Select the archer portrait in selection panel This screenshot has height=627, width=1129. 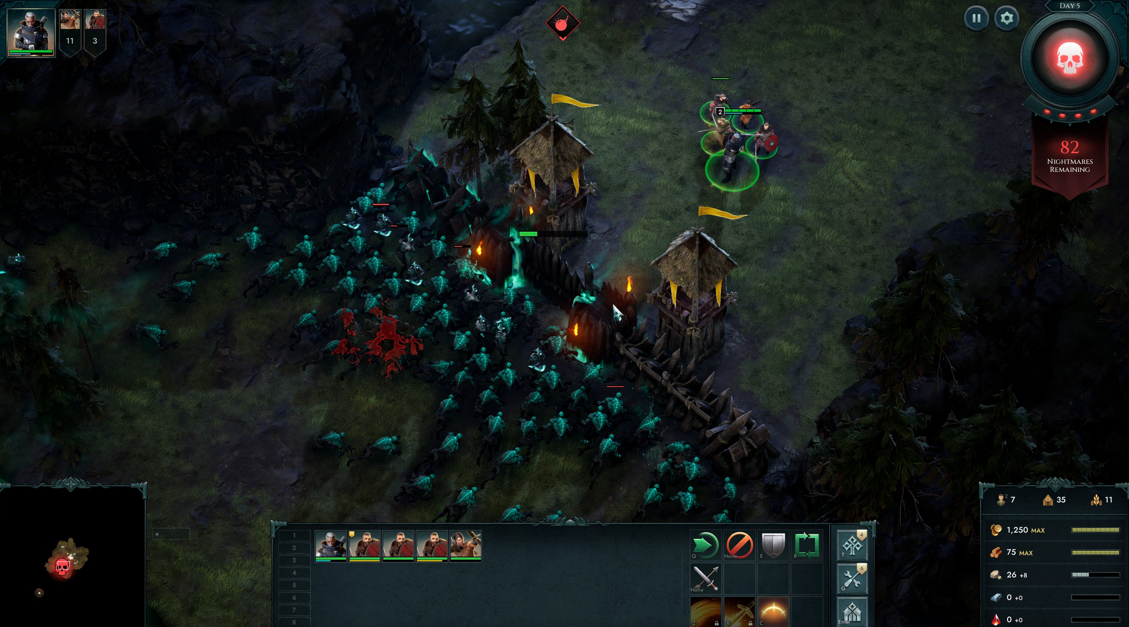[x=466, y=545]
